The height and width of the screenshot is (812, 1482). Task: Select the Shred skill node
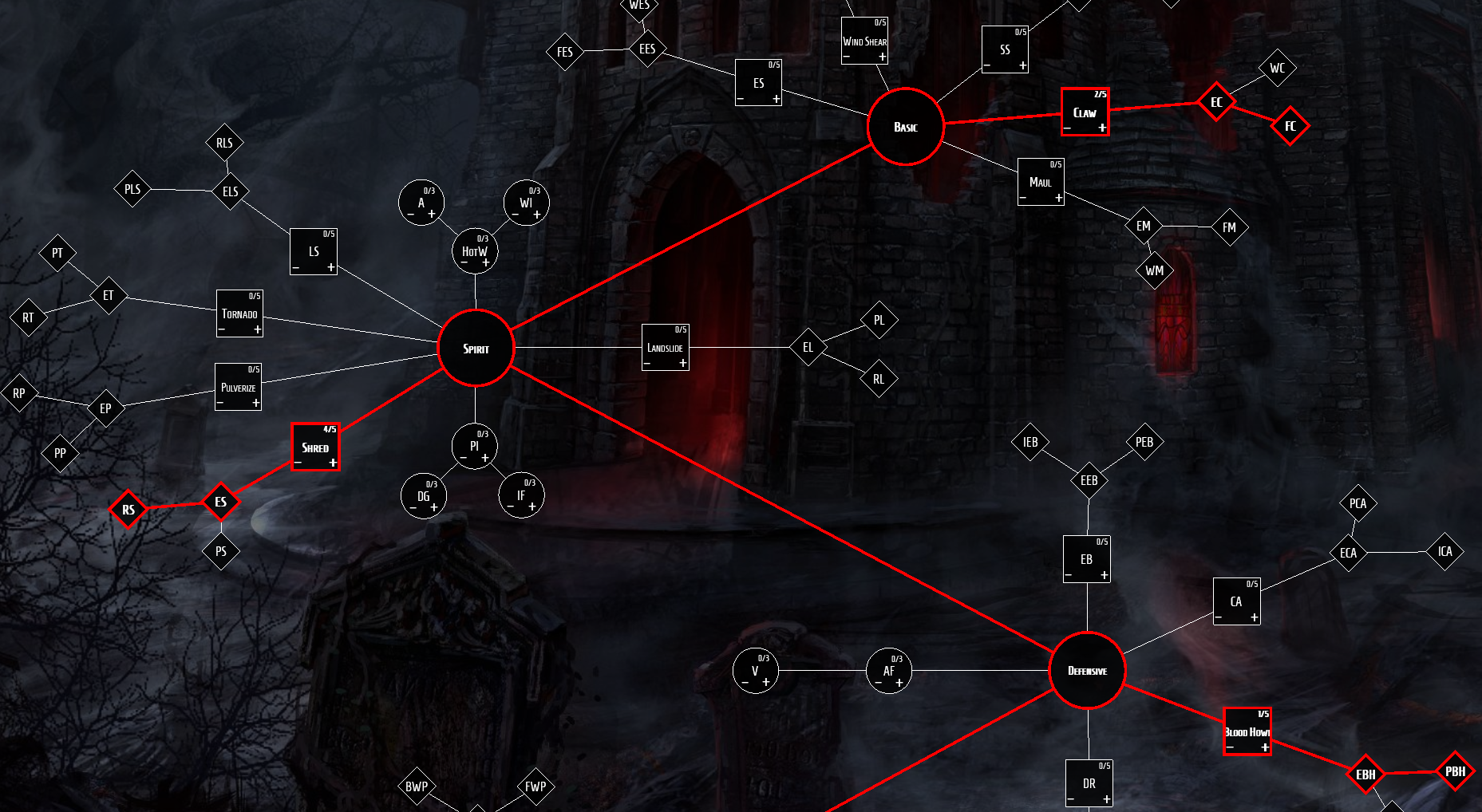pos(315,447)
